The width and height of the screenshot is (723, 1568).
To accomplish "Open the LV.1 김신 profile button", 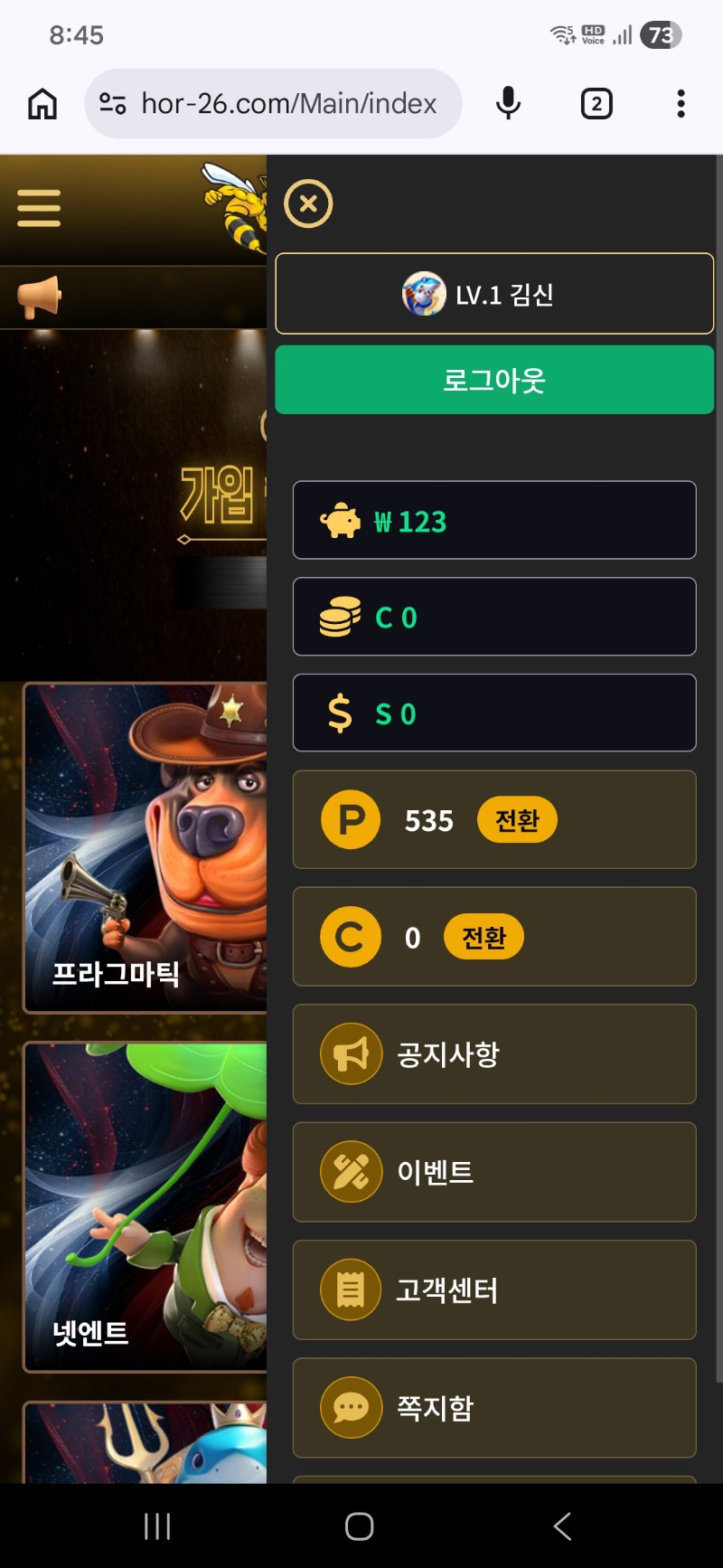I will pos(494,294).
